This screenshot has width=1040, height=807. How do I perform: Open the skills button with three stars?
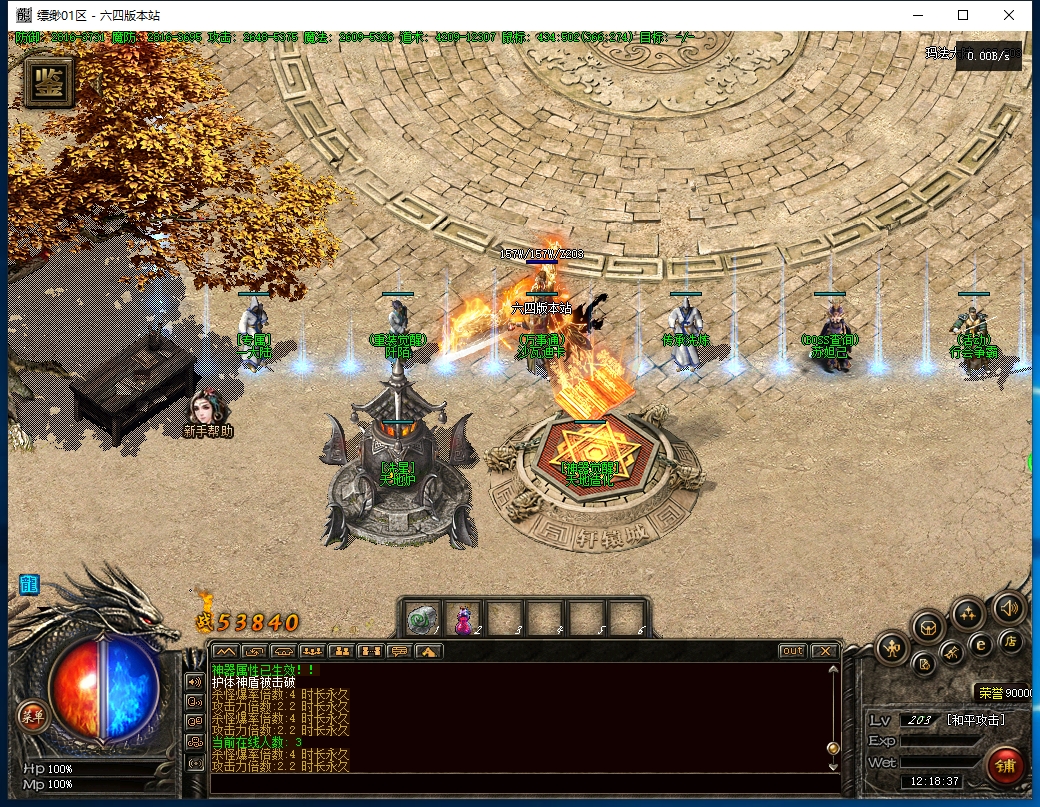pos(967,611)
